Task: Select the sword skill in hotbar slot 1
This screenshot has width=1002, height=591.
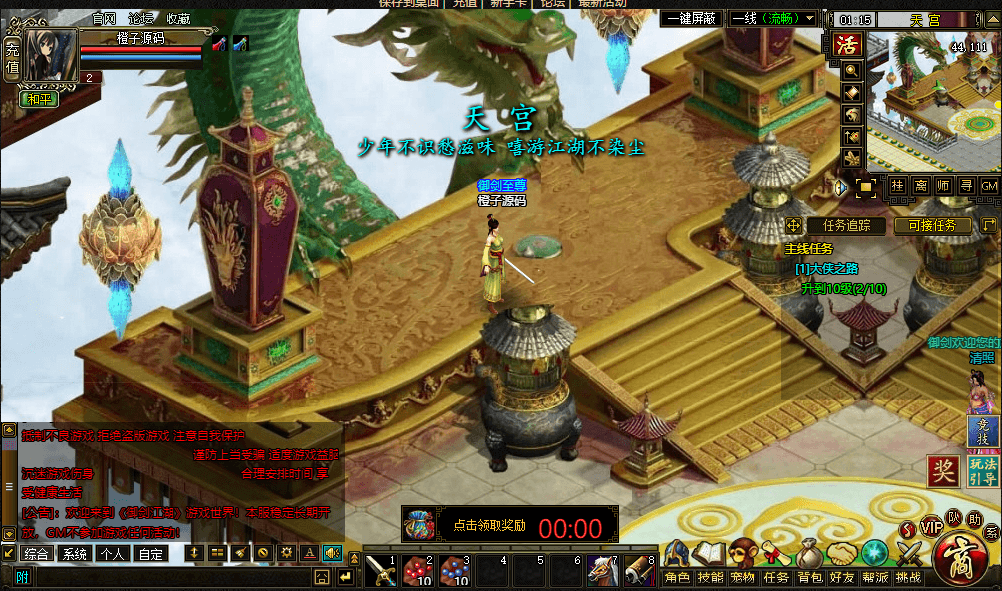Action: (x=381, y=570)
